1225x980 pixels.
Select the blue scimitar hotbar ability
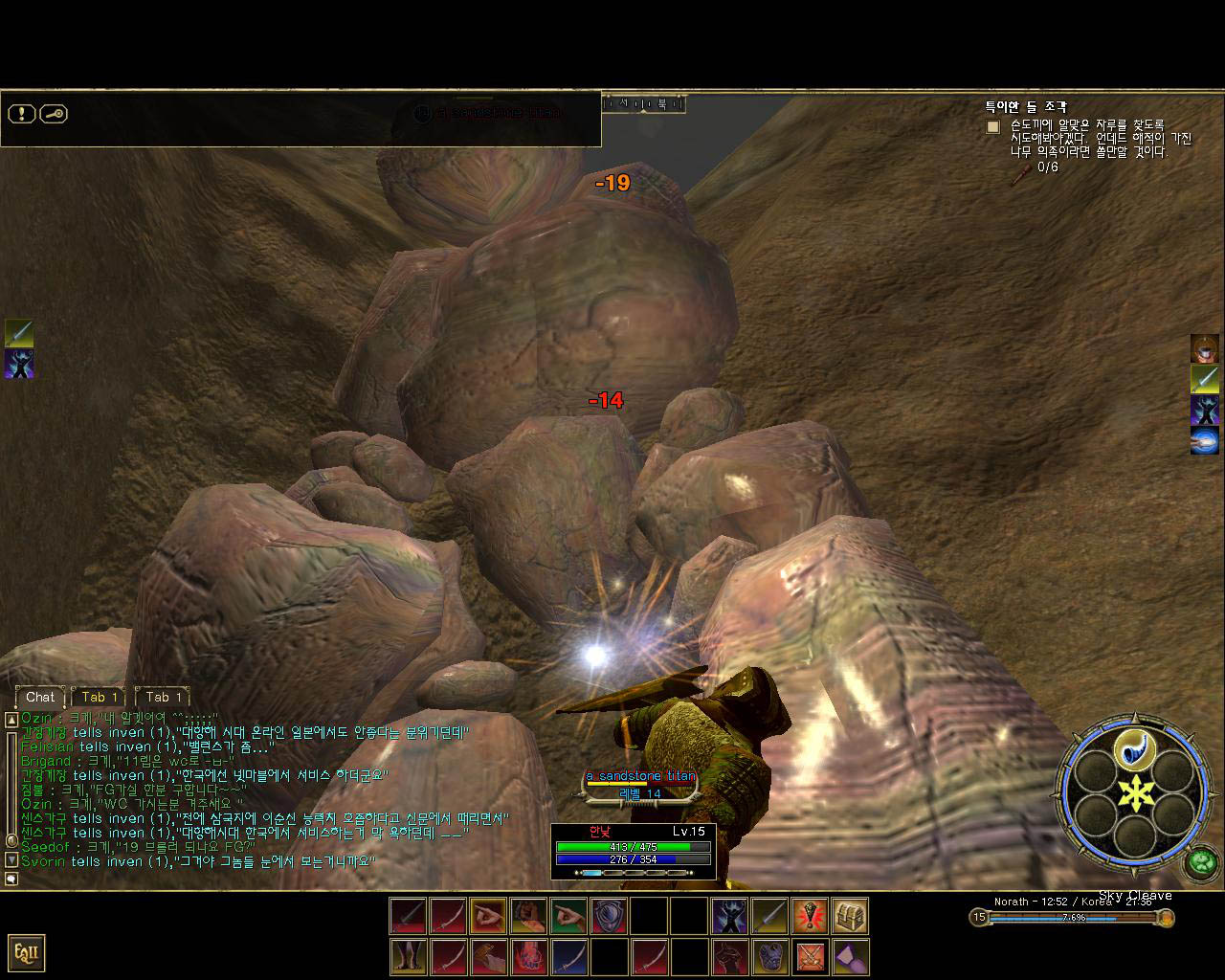point(568,956)
